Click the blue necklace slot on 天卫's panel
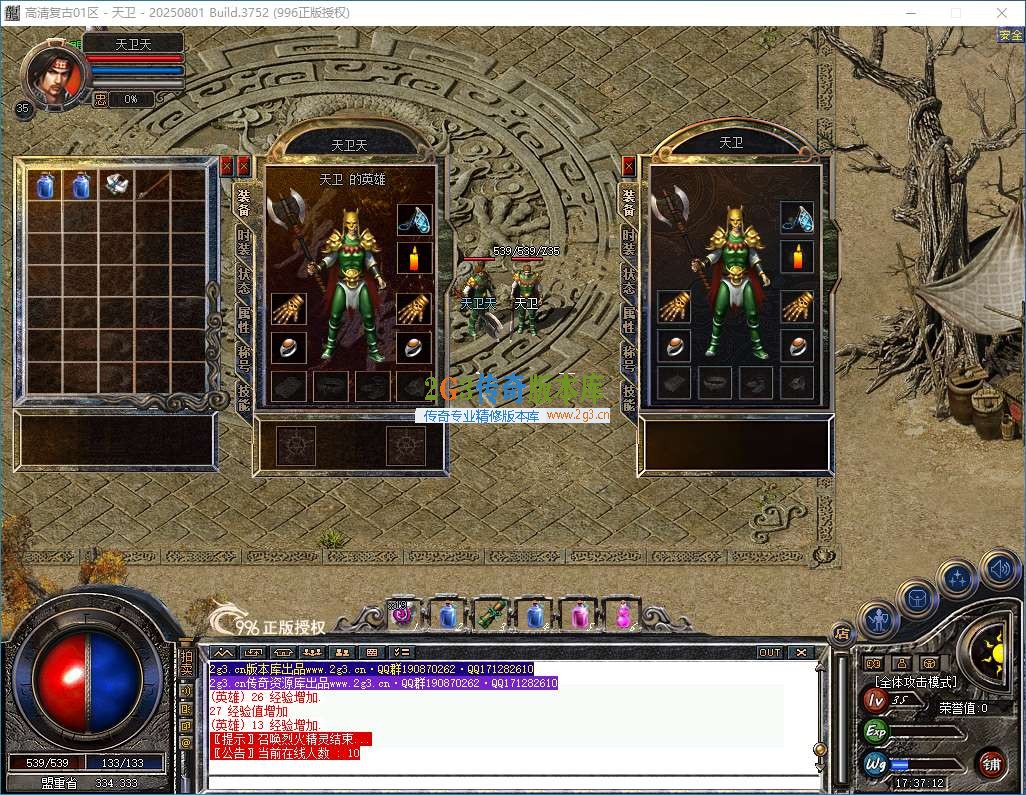This screenshot has width=1026, height=795. pos(797,217)
